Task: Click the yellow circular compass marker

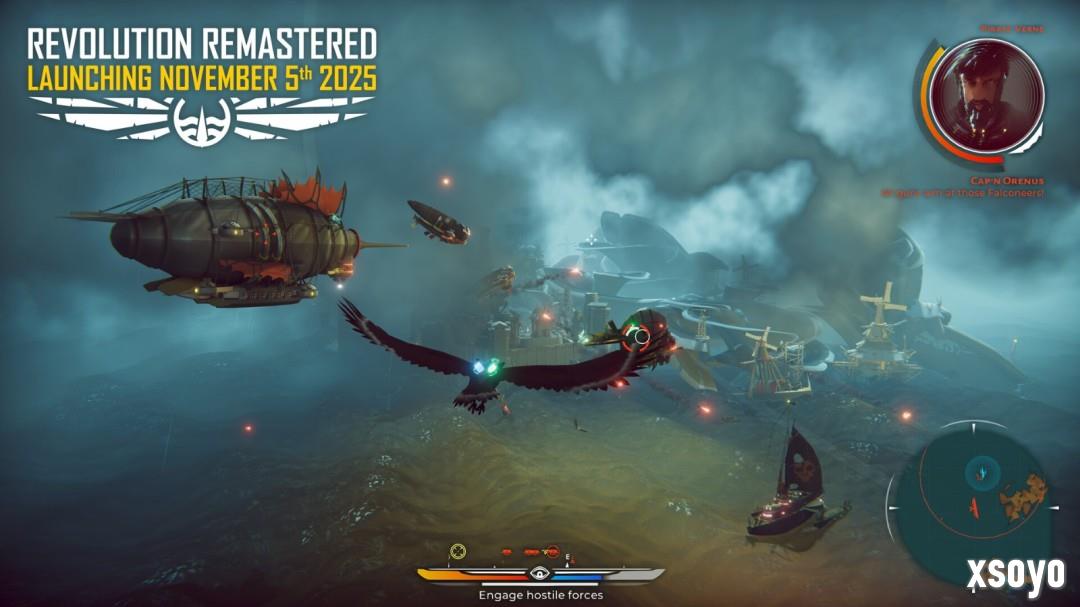Action: (458, 550)
